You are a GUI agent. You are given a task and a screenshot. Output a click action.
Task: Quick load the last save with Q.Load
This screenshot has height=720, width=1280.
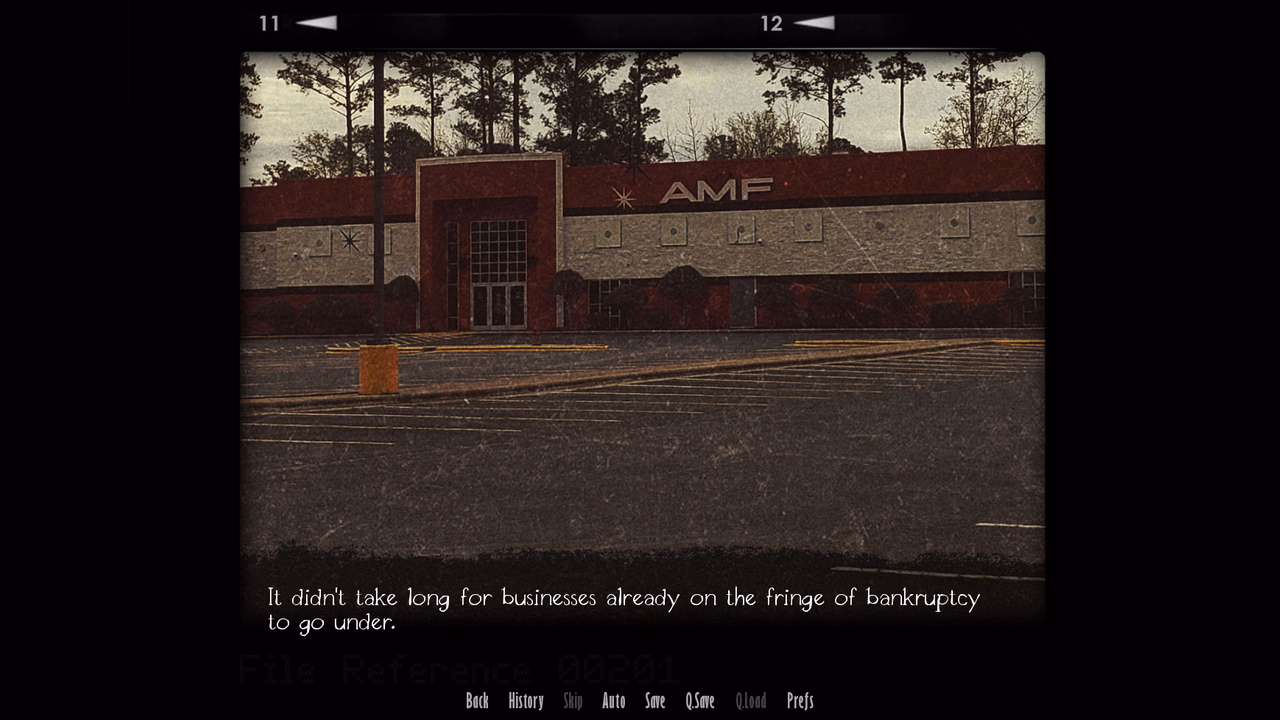pyautogui.click(x=750, y=701)
